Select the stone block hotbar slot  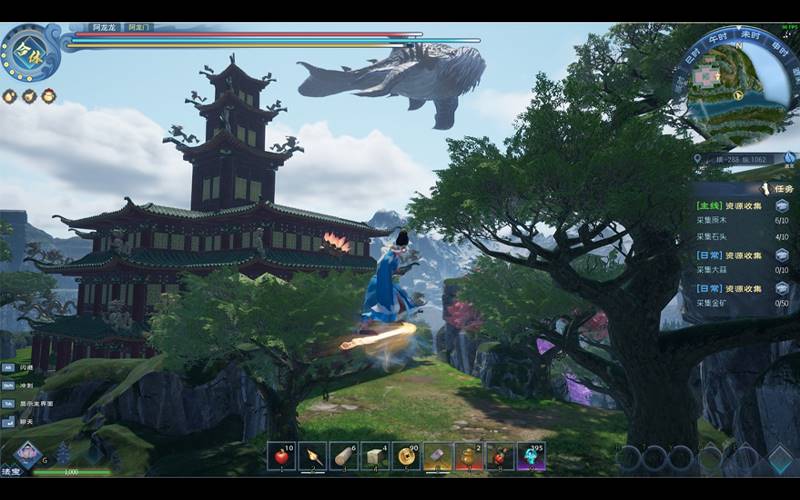click(x=375, y=456)
